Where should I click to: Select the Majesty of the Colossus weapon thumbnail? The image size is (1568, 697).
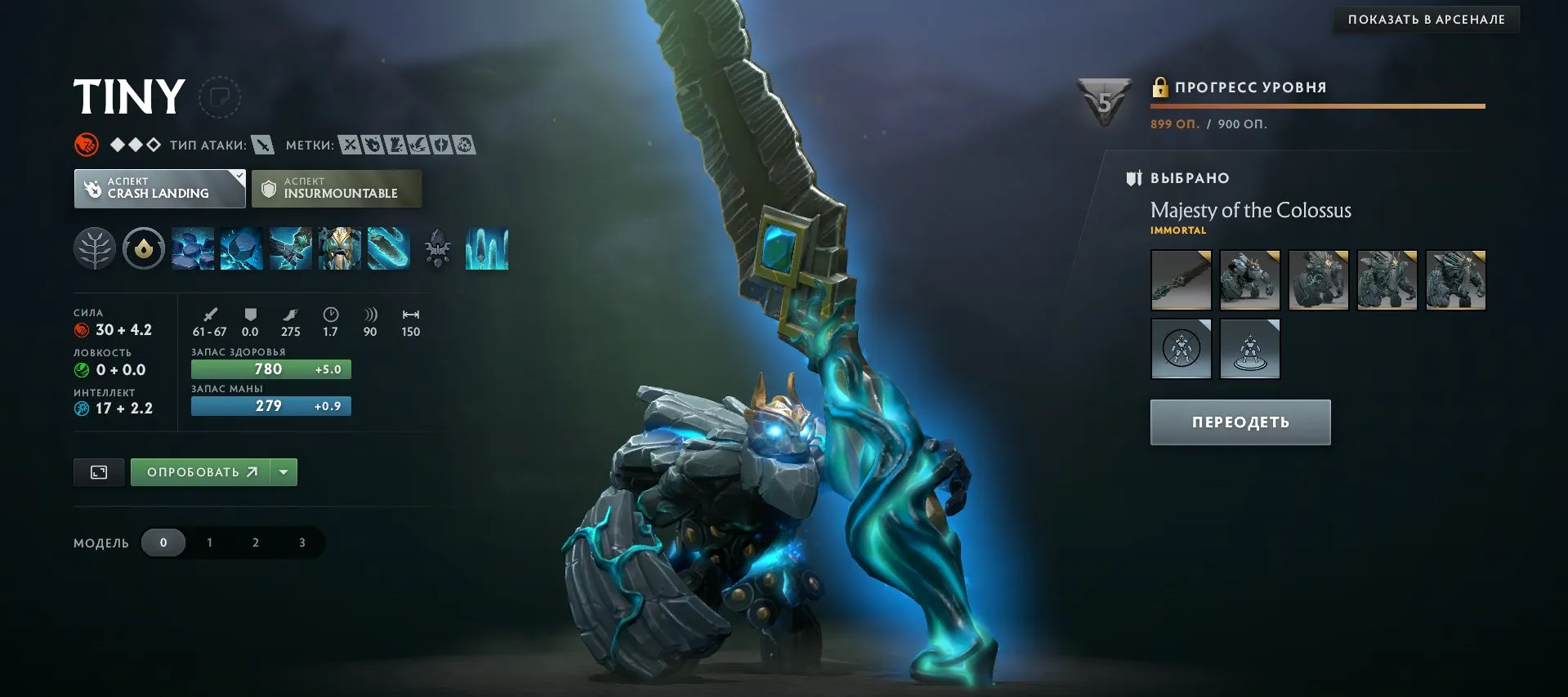pyautogui.click(x=1181, y=279)
